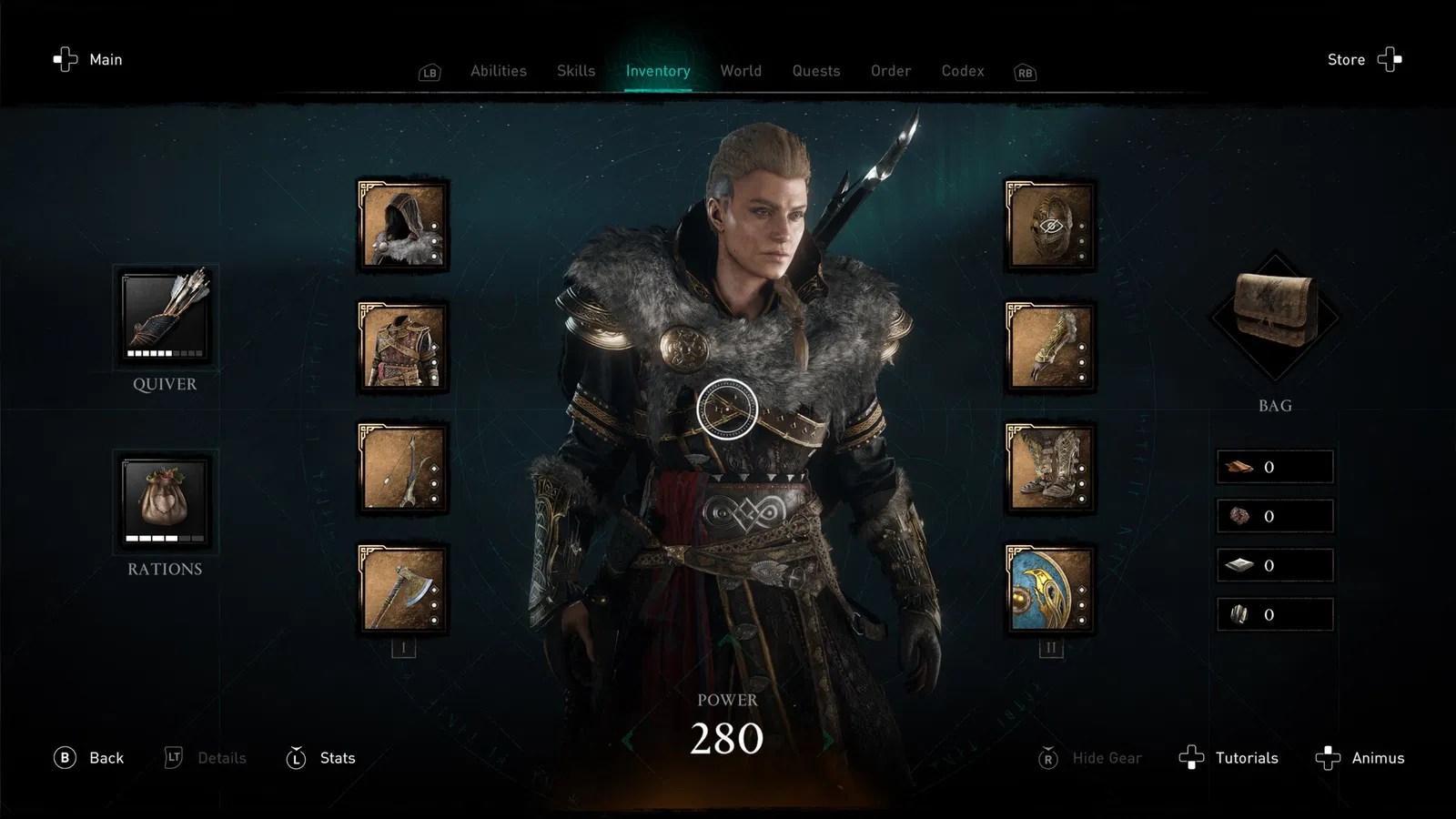
Task: Open the helmet gear slot
Action: [1049, 225]
